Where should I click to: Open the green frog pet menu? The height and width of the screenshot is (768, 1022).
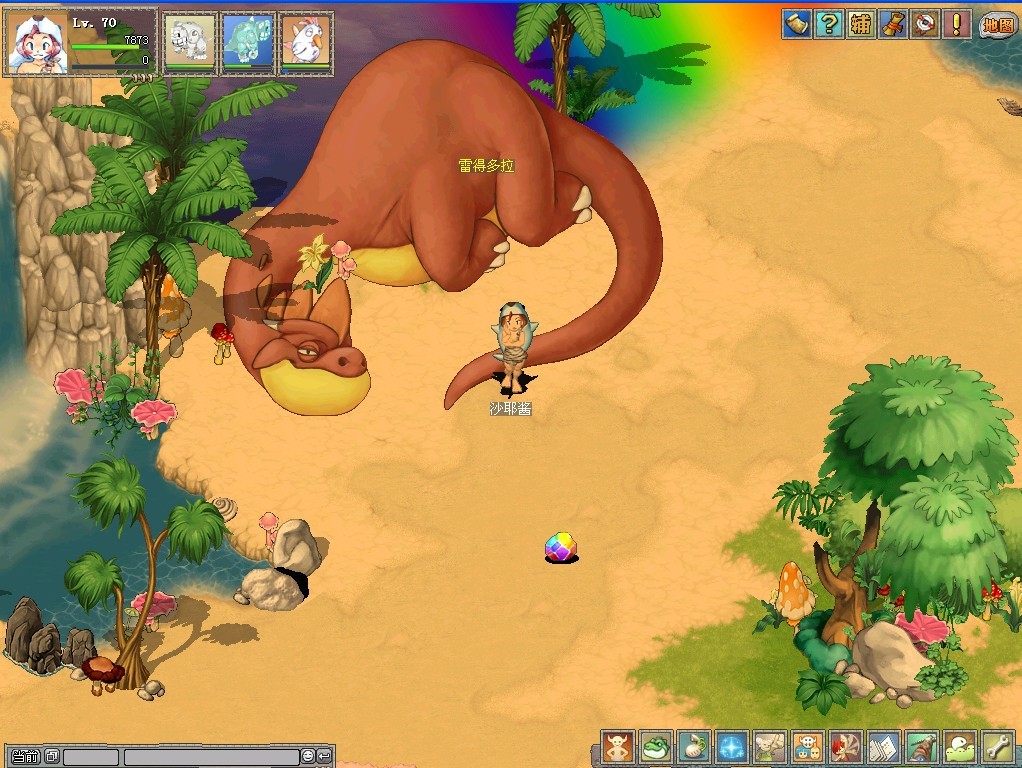pyautogui.click(x=655, y=746)
